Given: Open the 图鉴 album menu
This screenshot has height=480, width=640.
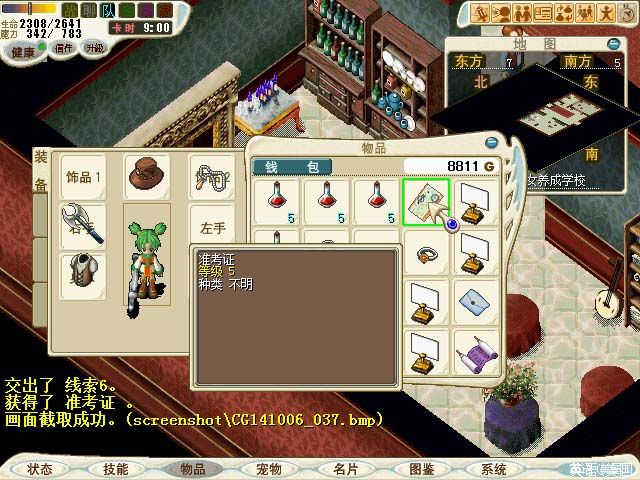Looking at the screenshot, I should point(421,468).
